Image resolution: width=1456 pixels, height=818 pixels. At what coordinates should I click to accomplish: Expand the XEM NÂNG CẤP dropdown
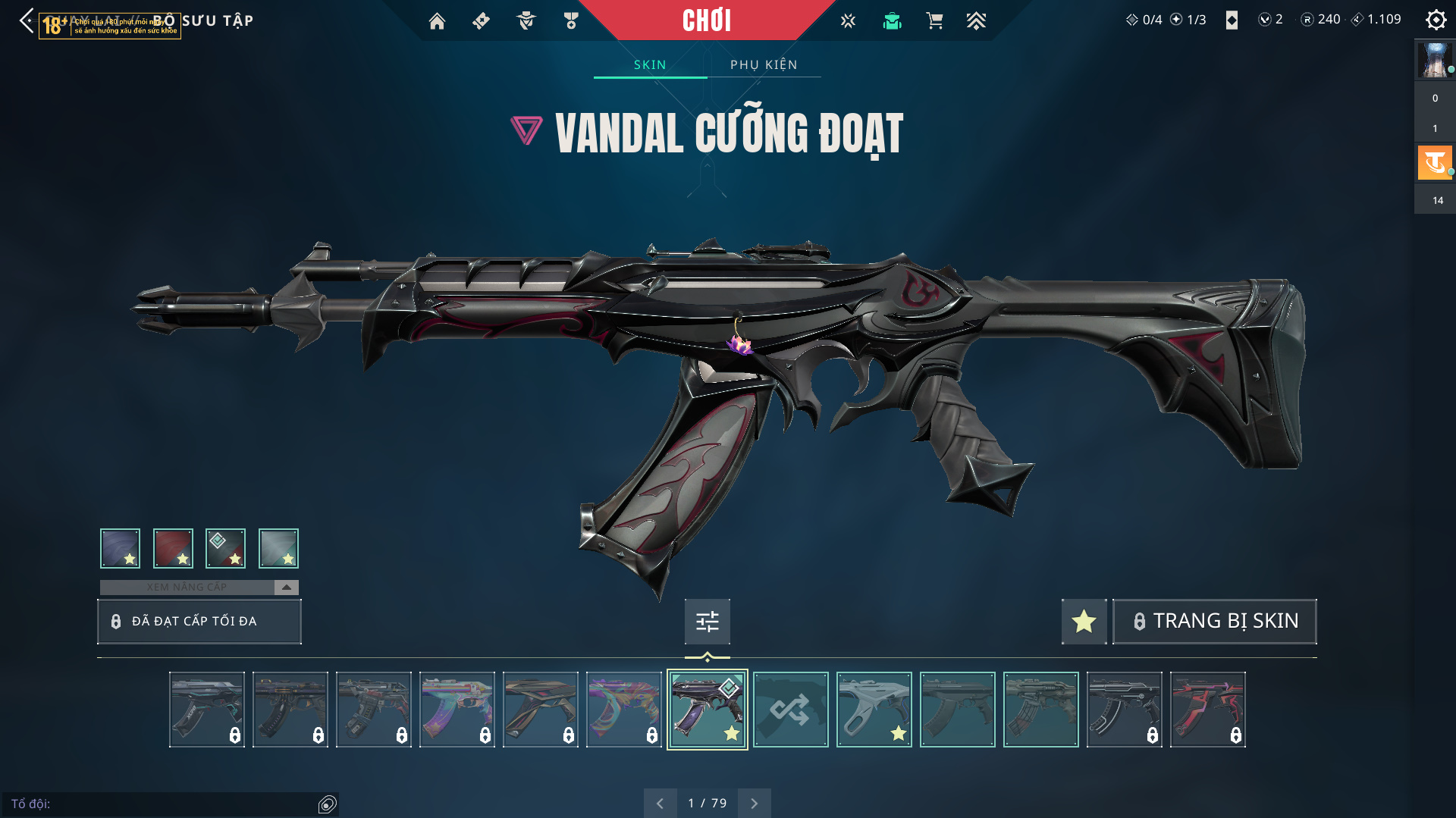tap(286, 587)
